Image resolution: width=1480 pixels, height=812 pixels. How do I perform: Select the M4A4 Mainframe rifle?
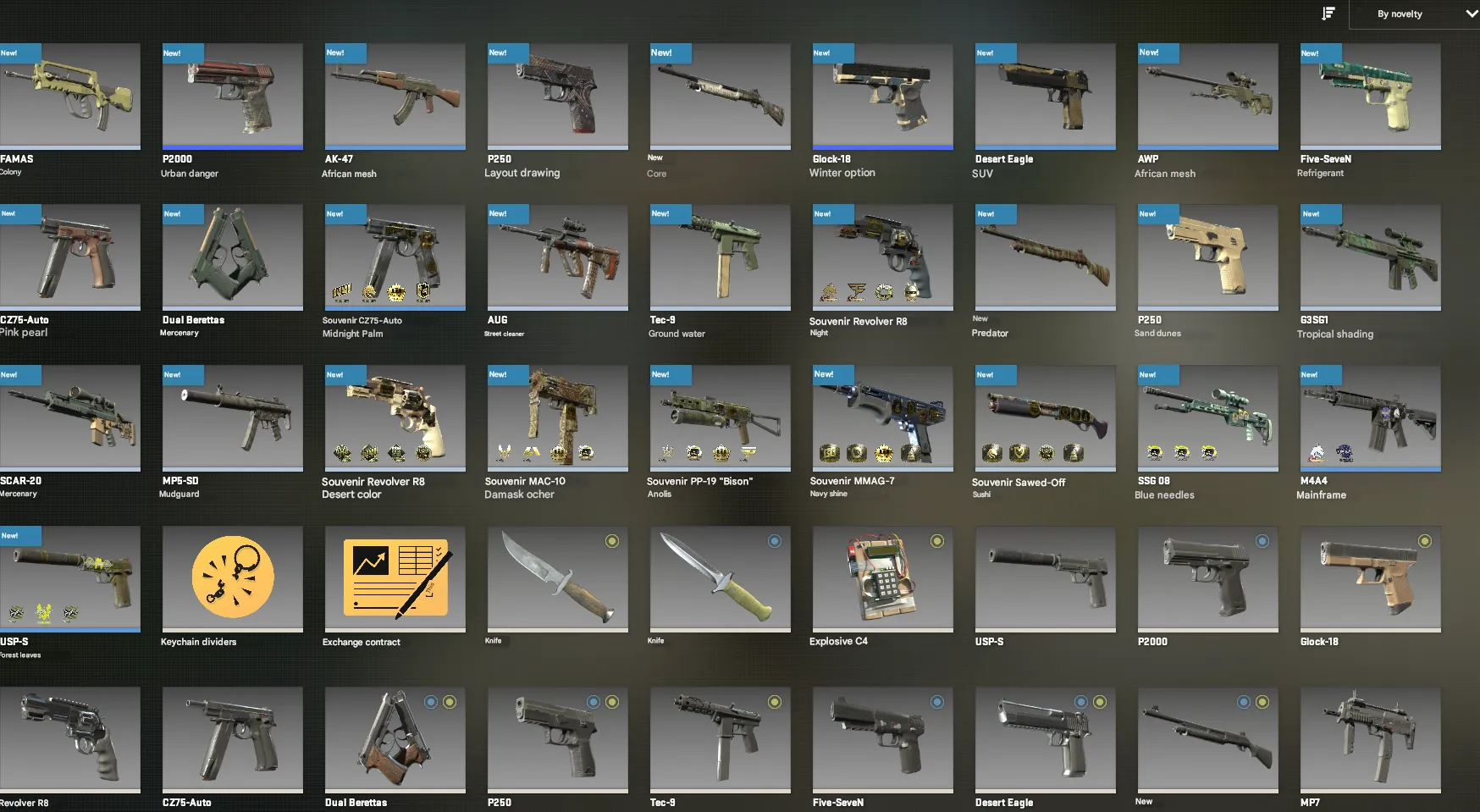[x=1370, y=417]
